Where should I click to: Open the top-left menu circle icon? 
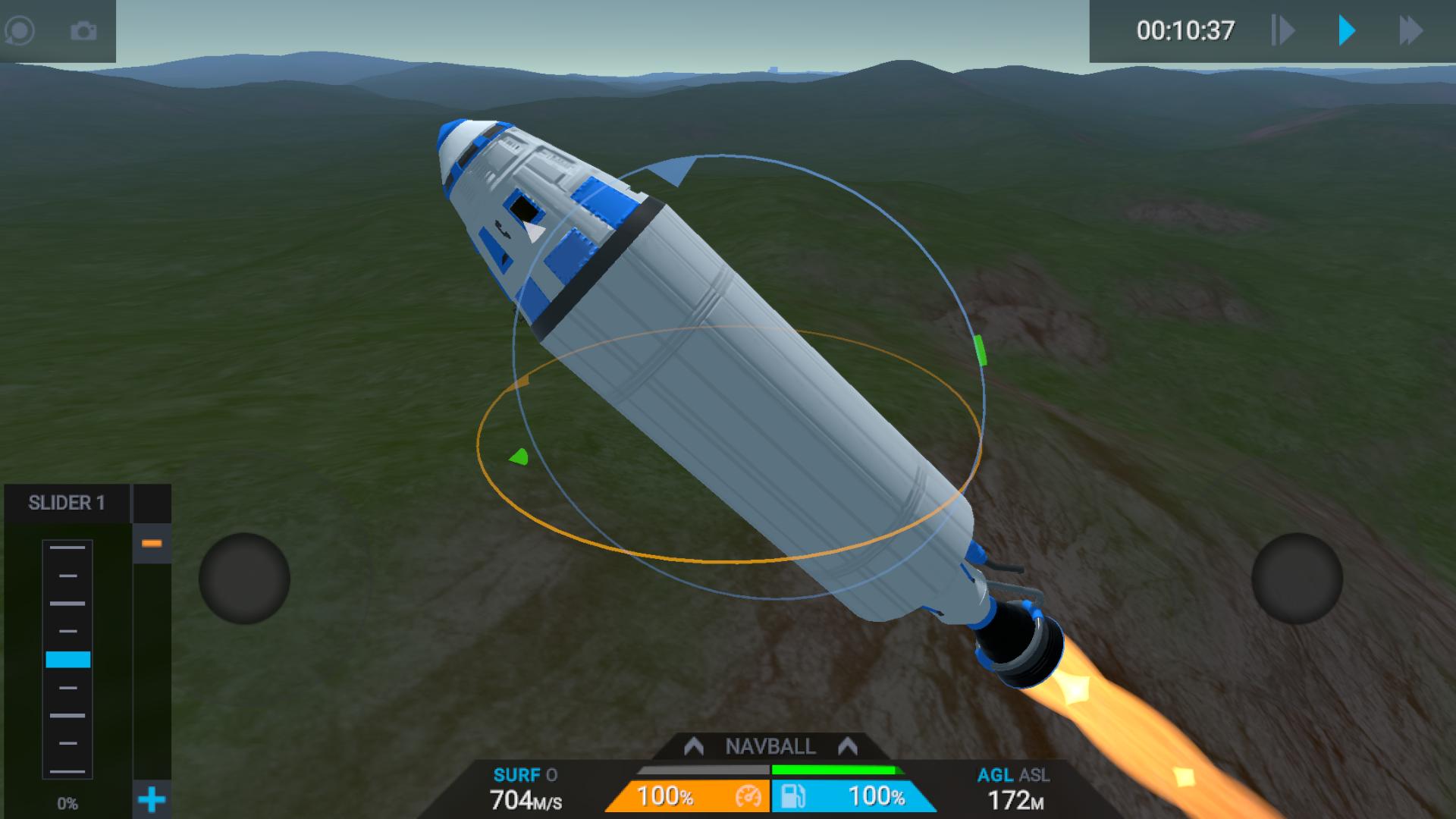(x=20, y=31)
